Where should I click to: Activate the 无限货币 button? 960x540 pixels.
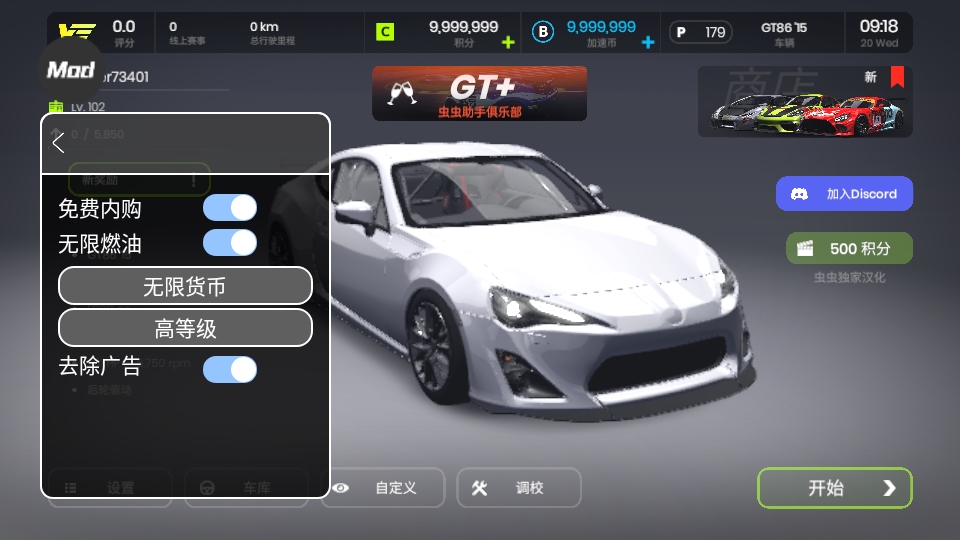click(185, 286)
